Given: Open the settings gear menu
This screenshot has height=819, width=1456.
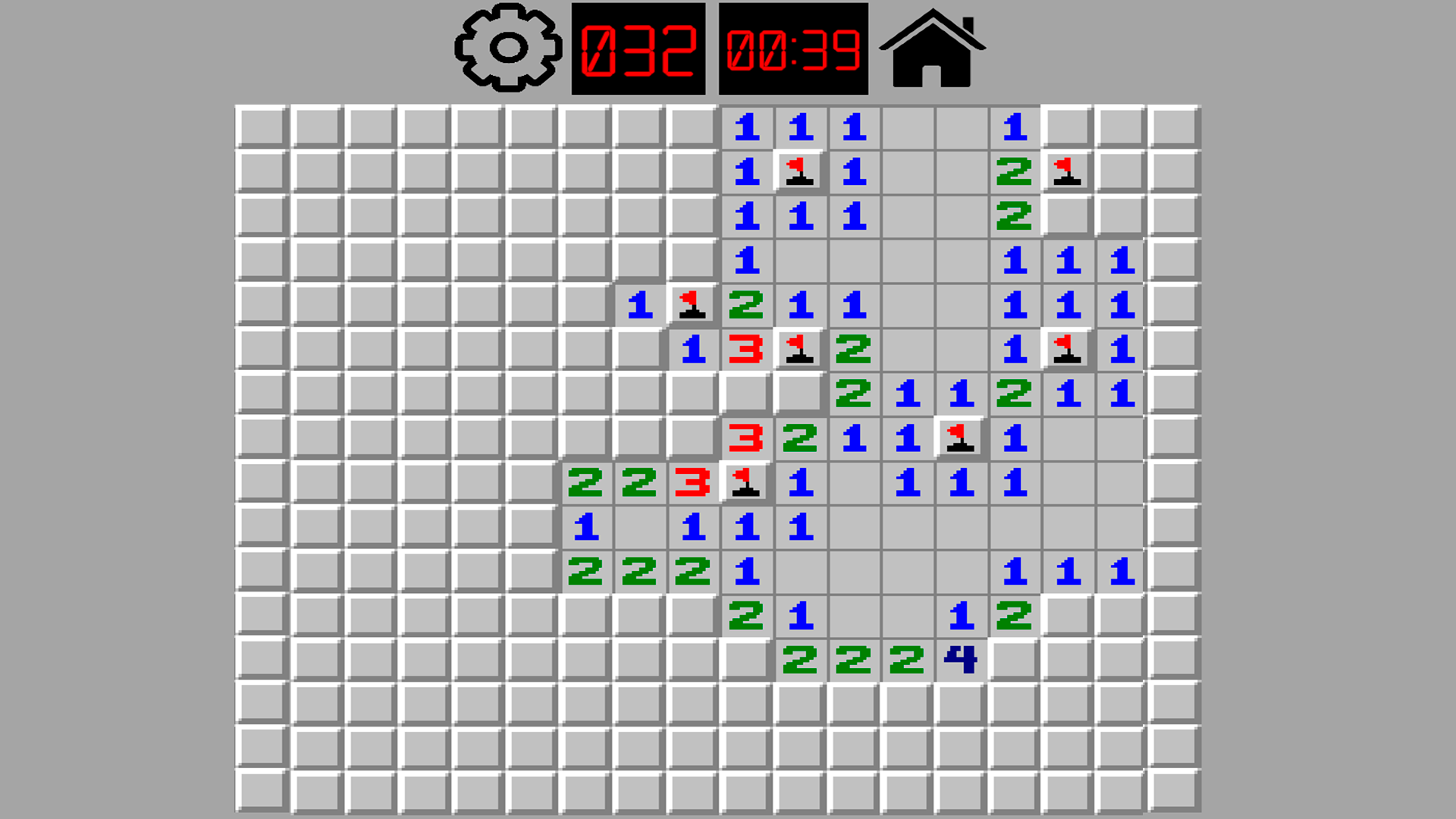Looking at the screenshot, I should (504, 48).
